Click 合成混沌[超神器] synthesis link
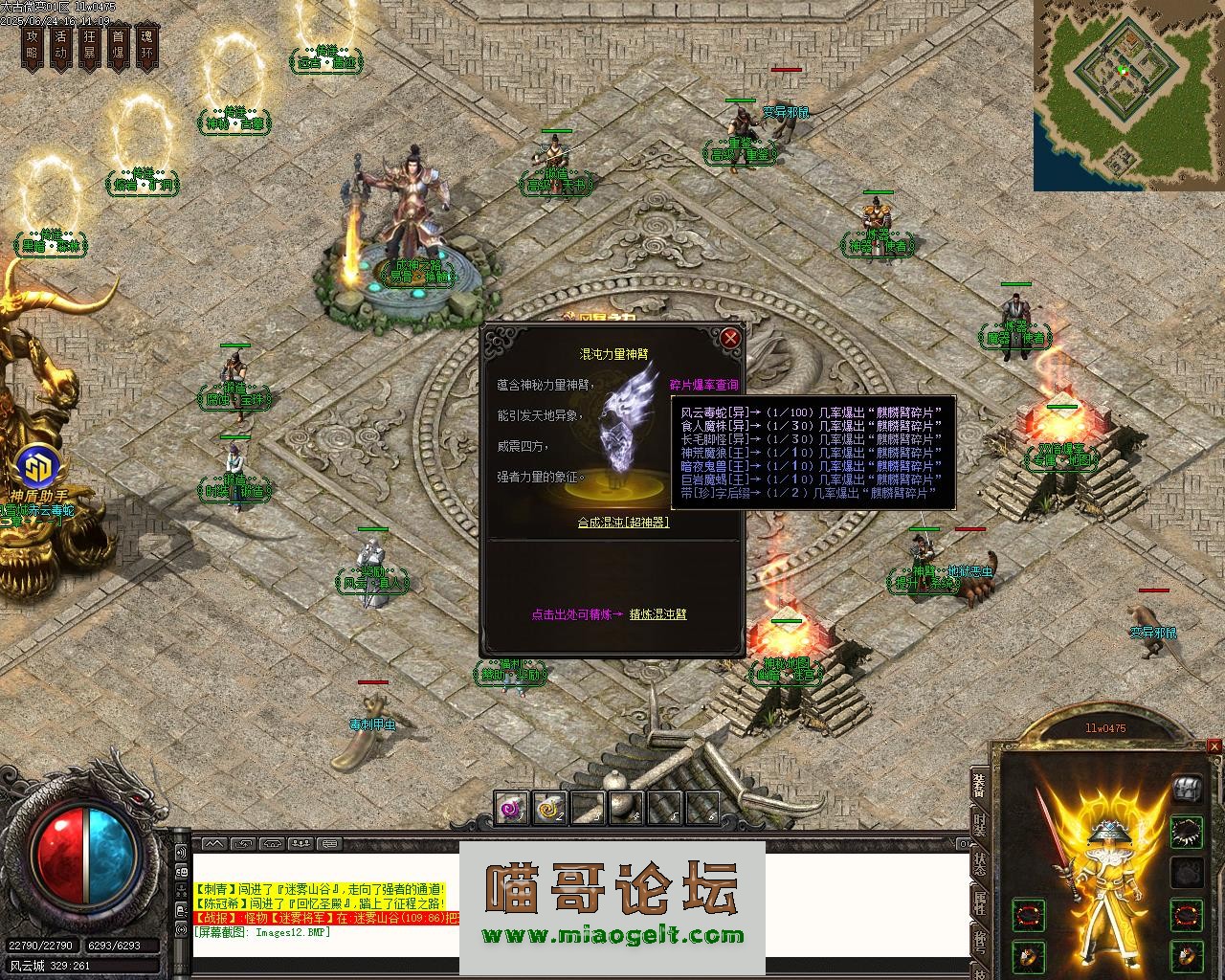This screenshot has height=980, width=1225. coord(623,523)
